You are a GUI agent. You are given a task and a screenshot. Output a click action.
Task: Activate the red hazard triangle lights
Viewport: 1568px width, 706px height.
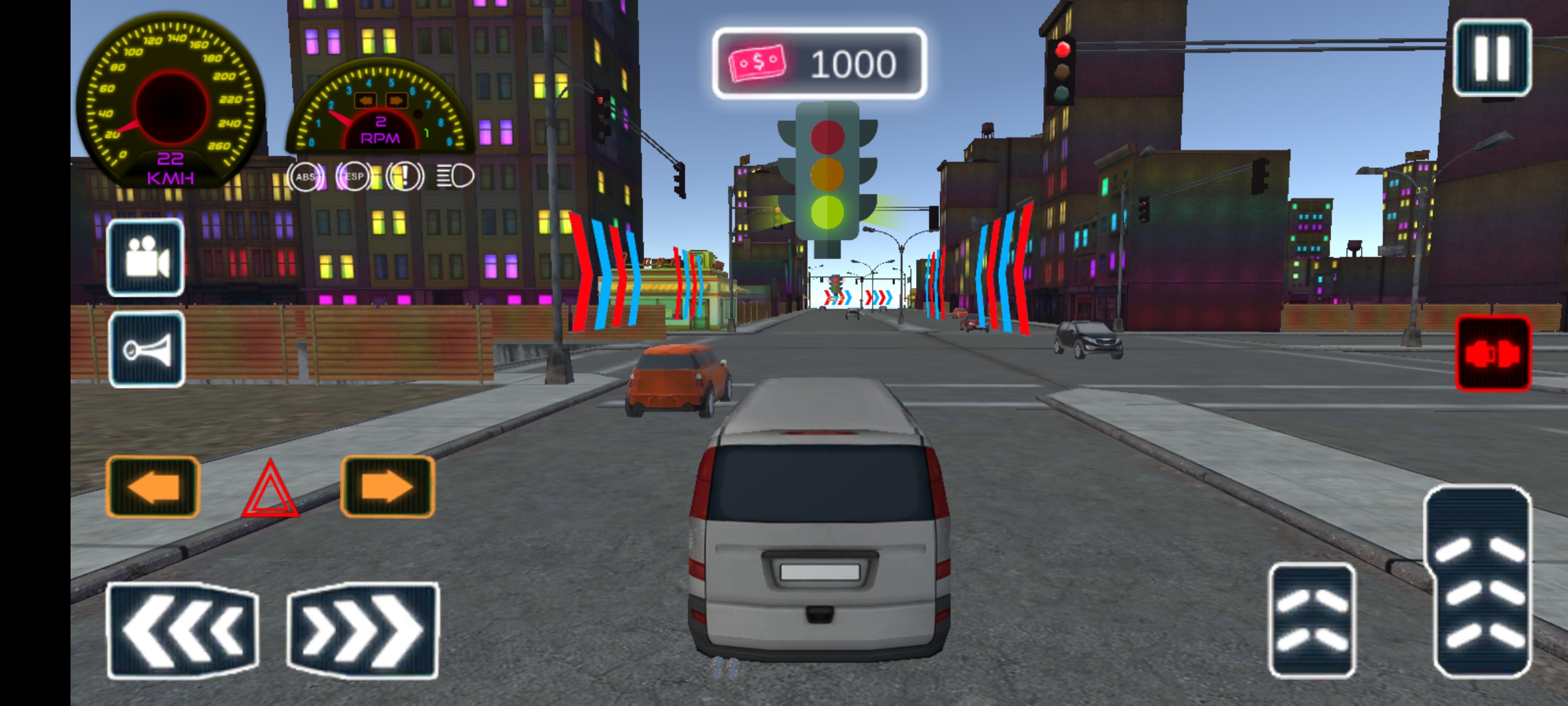(x=270, y=492)
